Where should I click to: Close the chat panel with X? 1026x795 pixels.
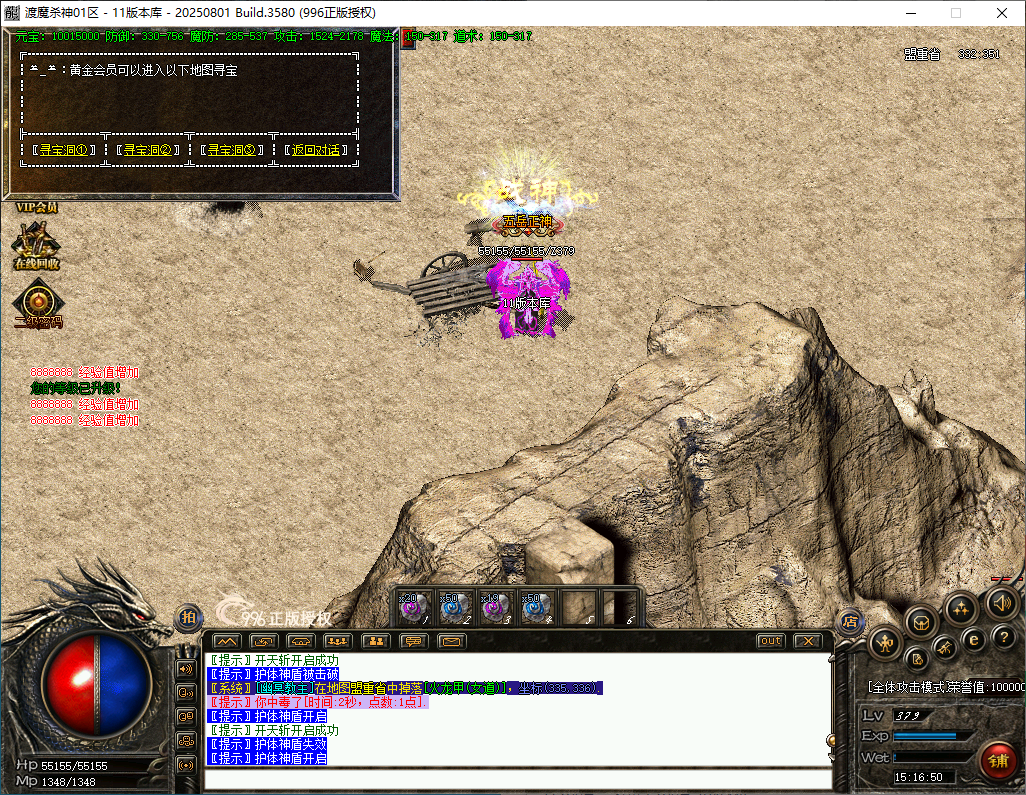(807, 641)
